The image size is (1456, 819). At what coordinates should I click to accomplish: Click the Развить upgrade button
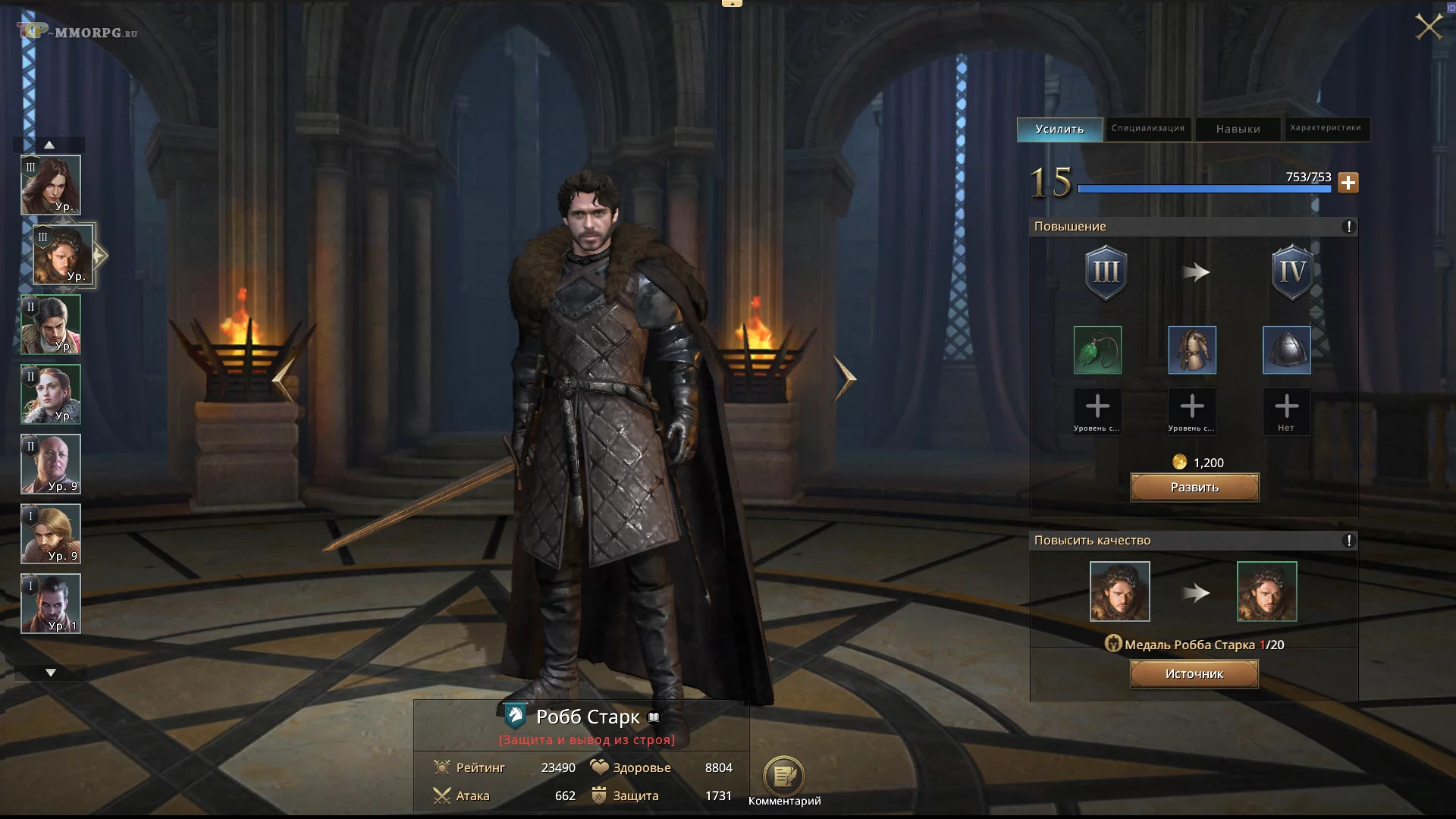(1194, 488)
